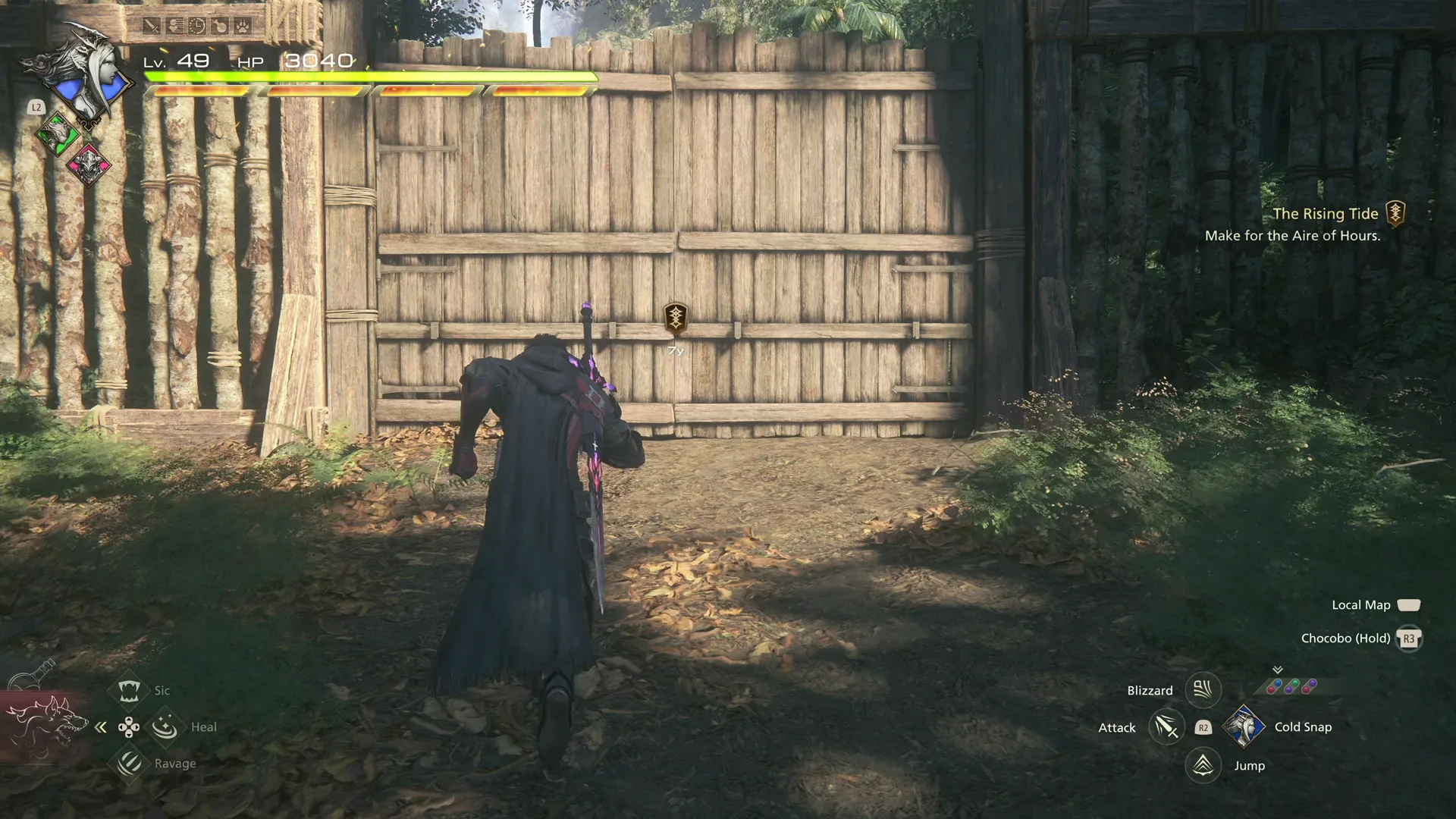Select The Rising Tide quest title
The width and height of the screenshot is (1456, 819).
1326,214
